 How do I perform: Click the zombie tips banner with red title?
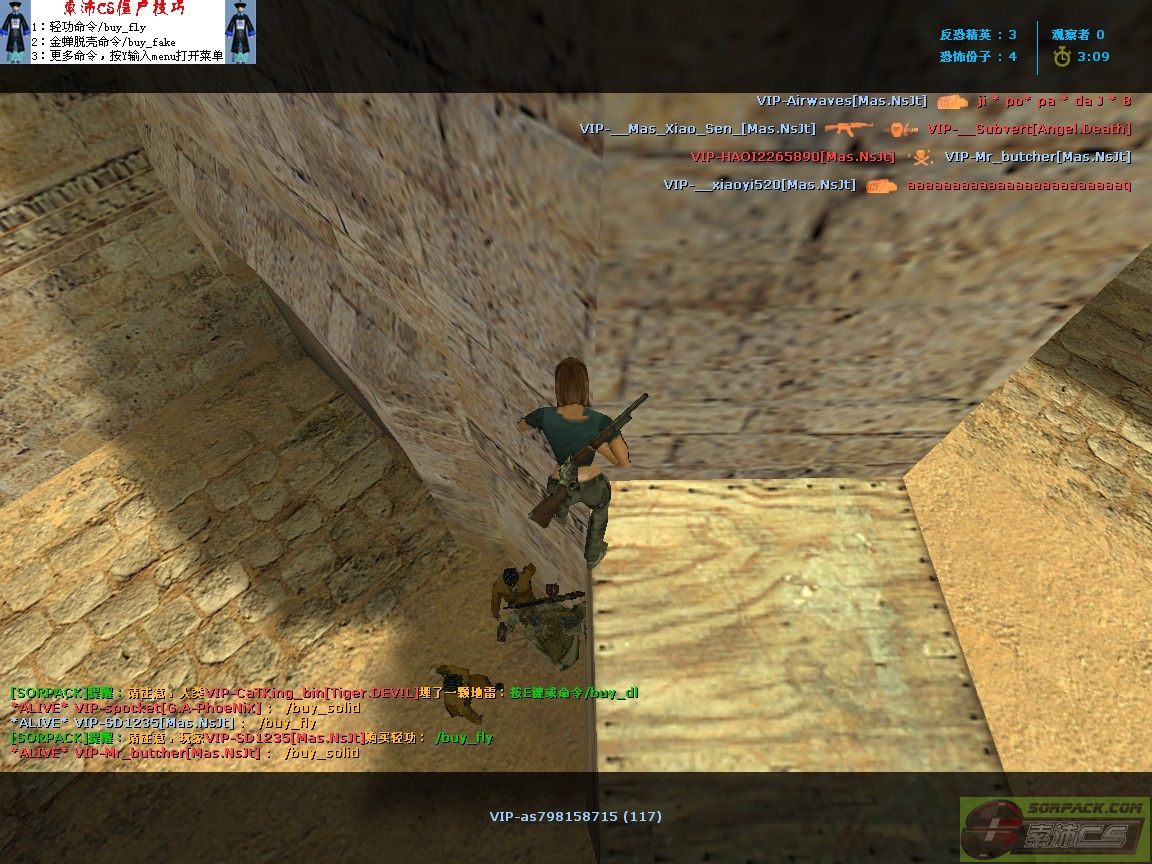coord(127,32)
